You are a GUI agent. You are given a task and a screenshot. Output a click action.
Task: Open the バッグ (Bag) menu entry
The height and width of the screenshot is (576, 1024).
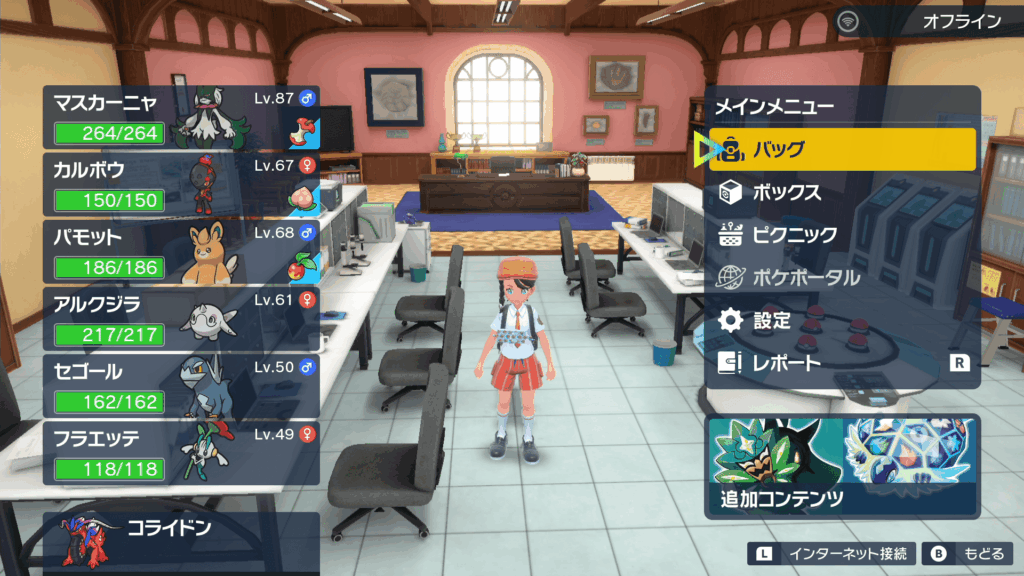842,150
